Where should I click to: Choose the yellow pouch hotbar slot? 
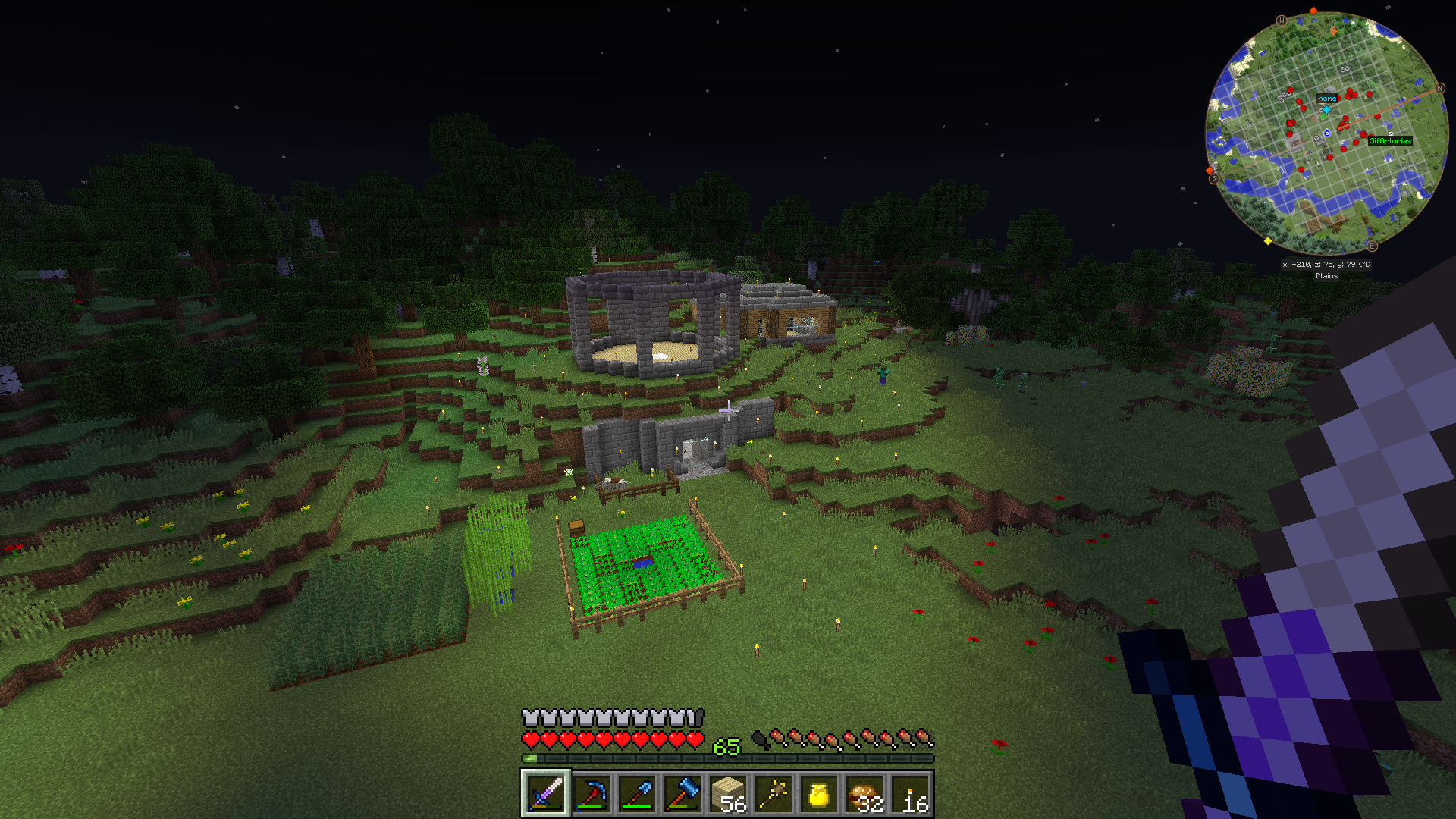coord(819,793)
